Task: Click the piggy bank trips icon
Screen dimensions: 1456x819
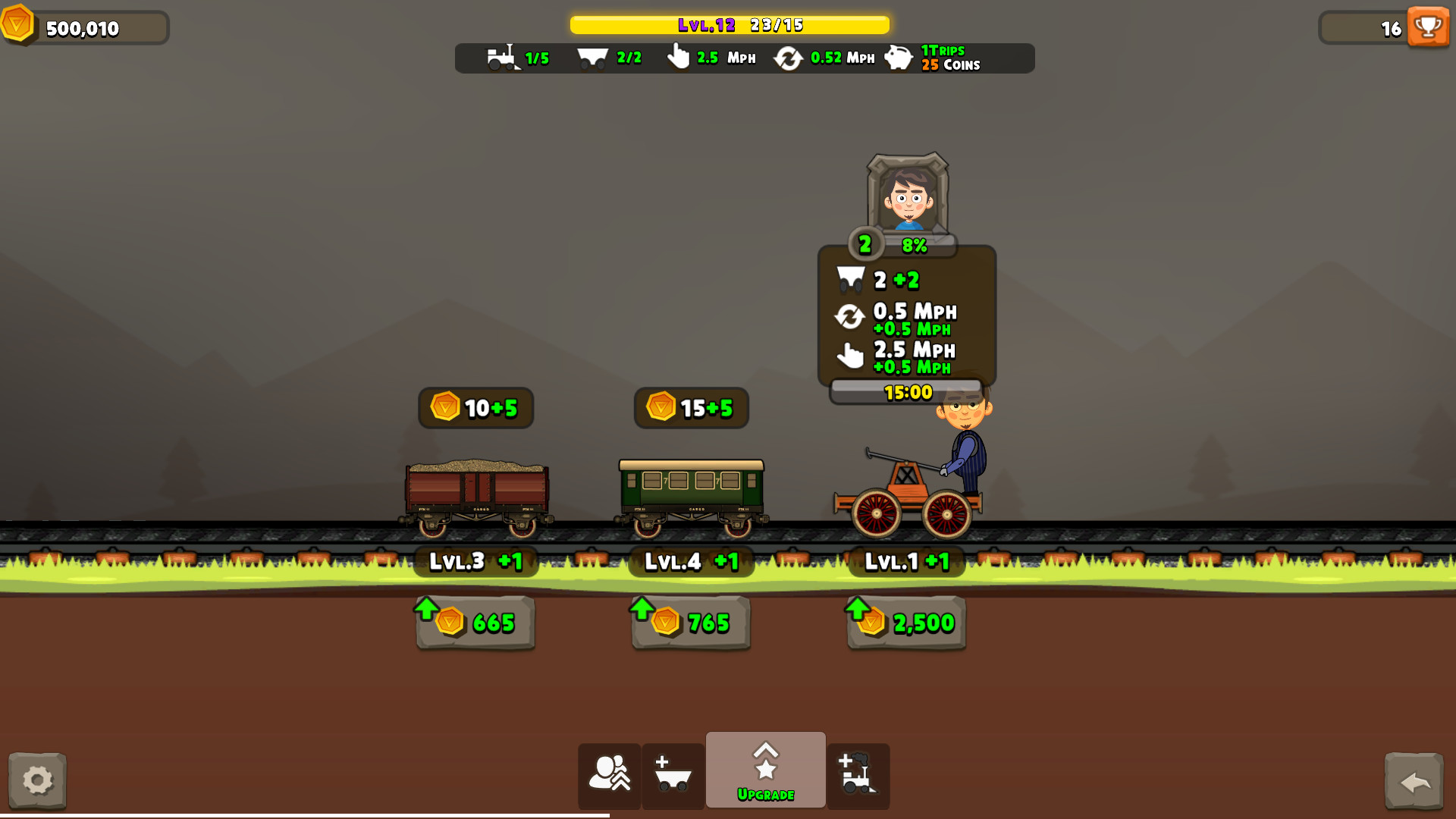Action: point(899,58)
